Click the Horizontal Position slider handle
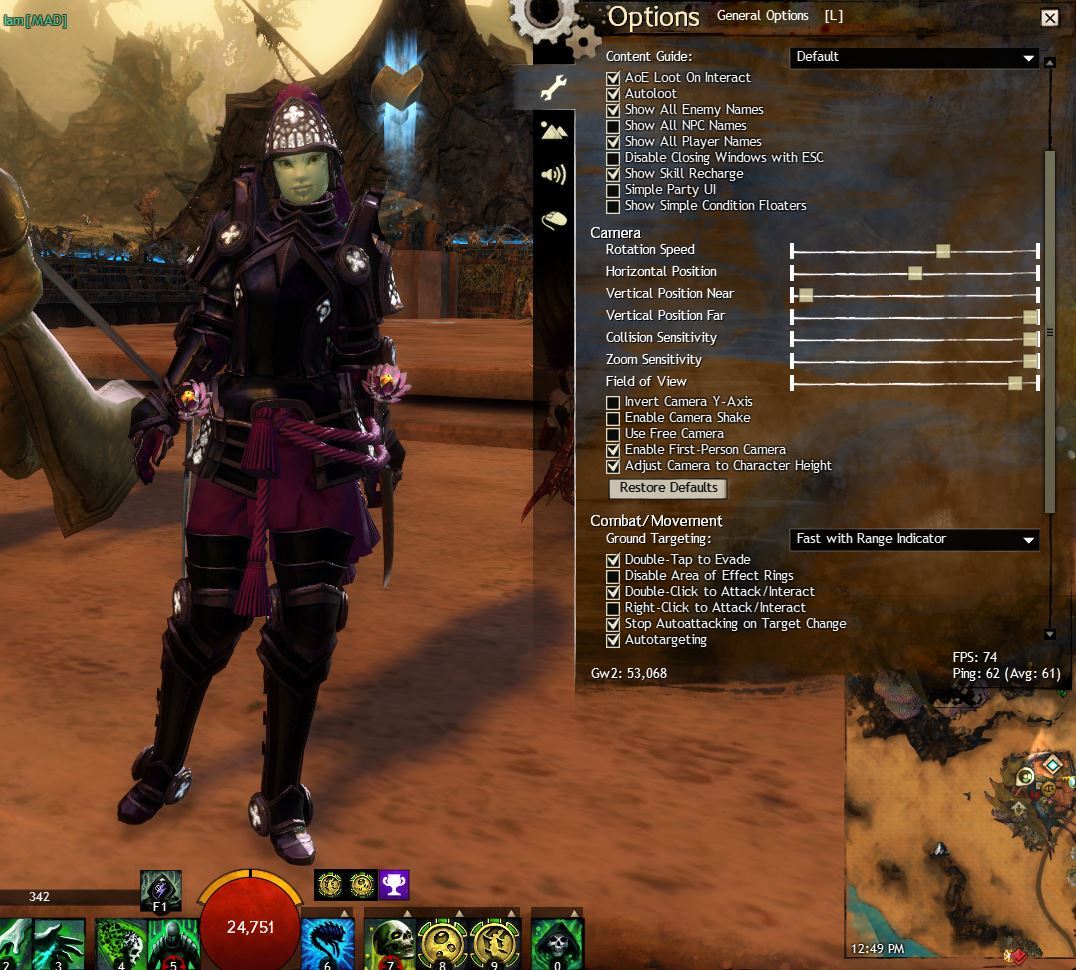Viewport: 1076px width, 970px height. [x=914, y=272]
